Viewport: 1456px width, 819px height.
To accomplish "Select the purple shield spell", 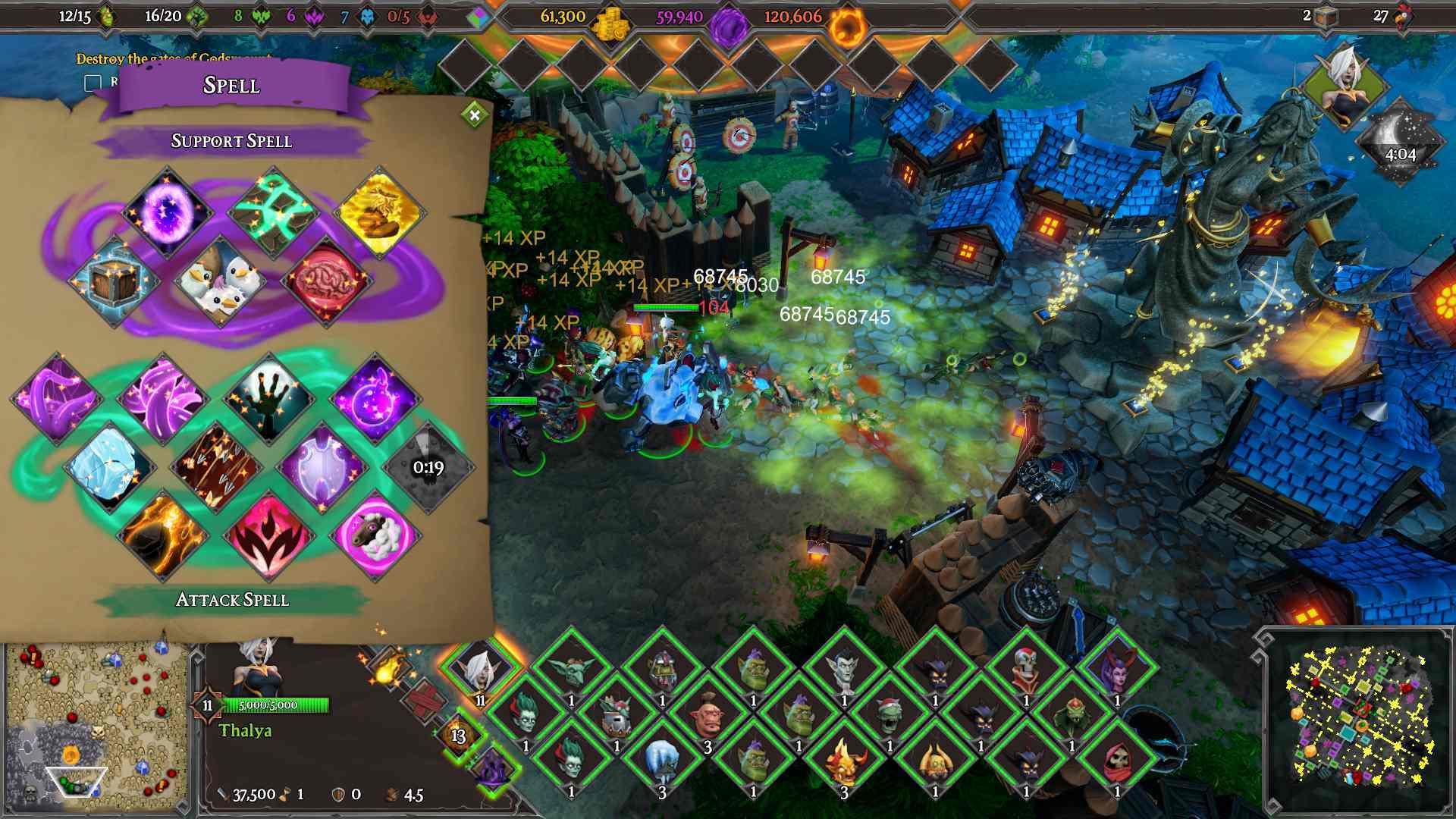I will (325, 466).
